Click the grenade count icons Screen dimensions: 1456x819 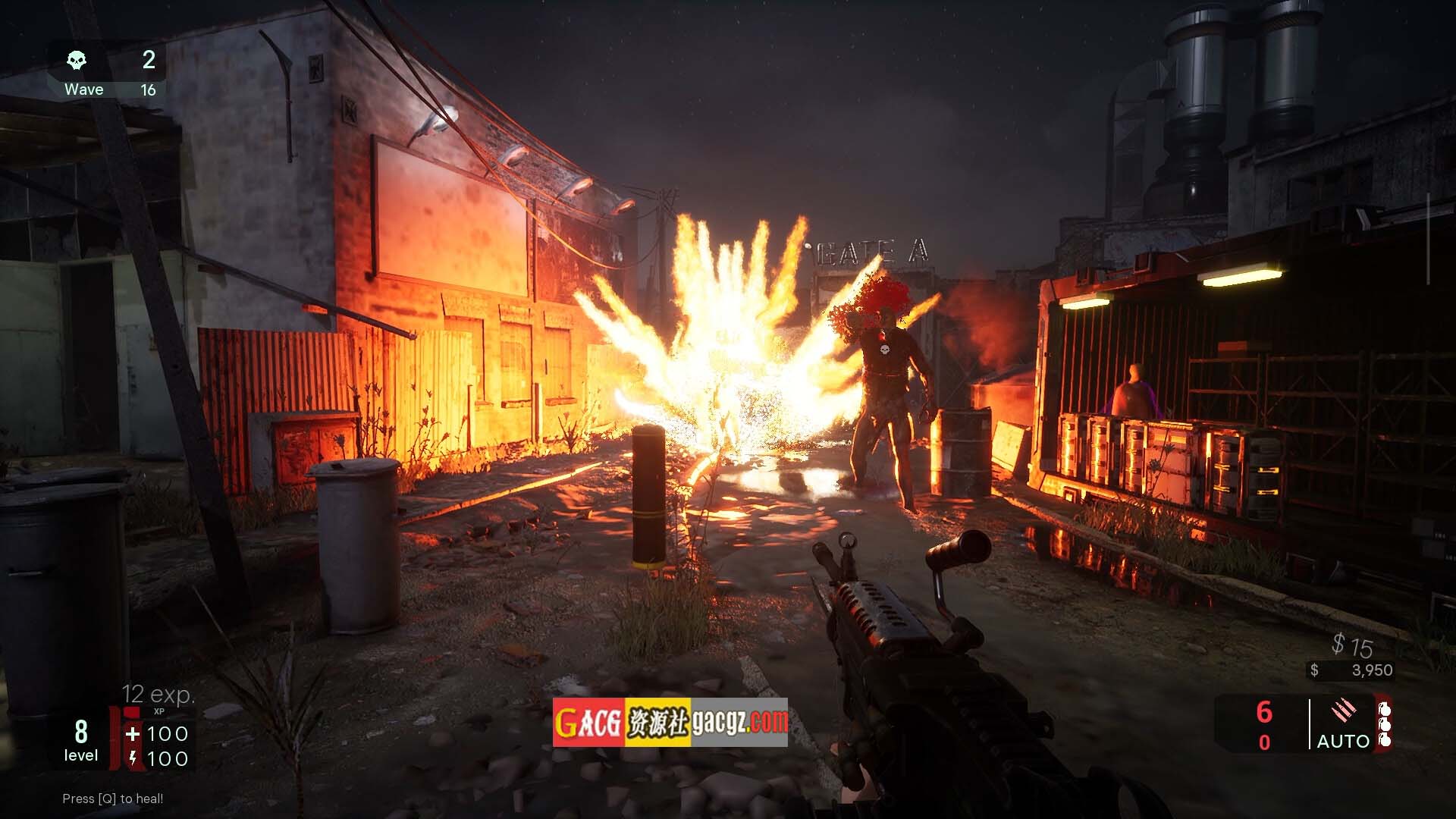[x=1384, y=724]
